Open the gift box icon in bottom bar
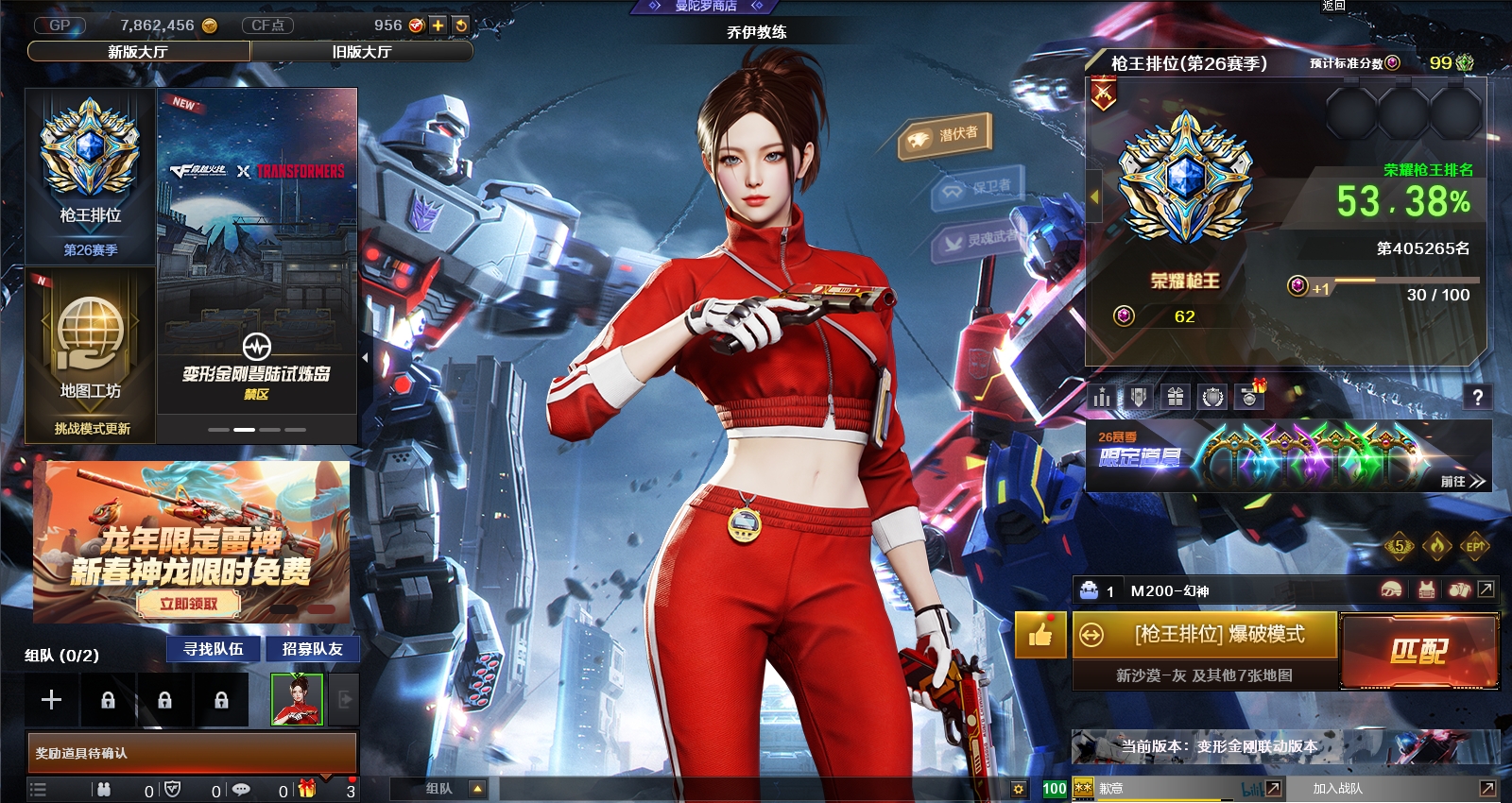 (306, 789)
